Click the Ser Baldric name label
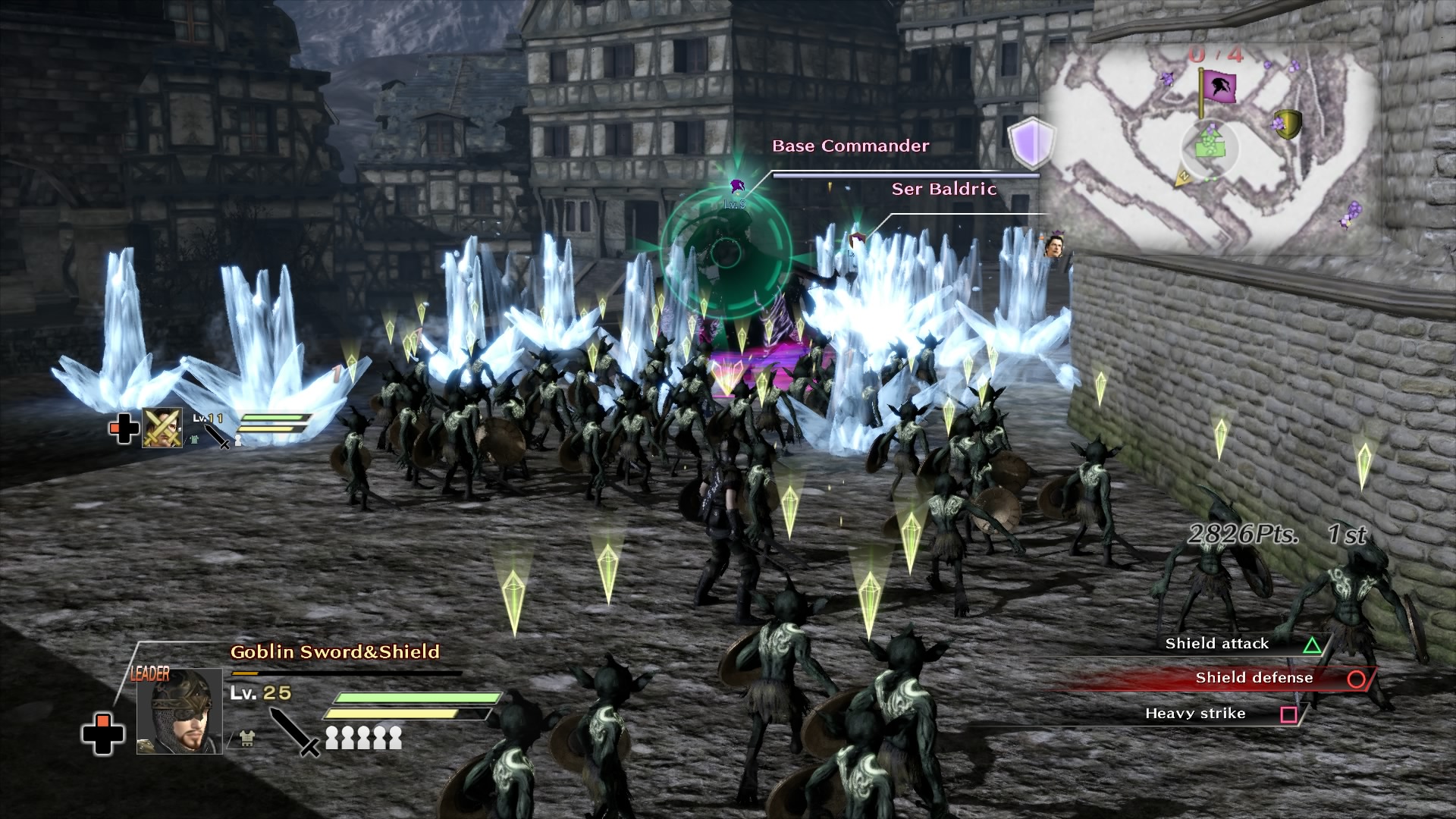Screen dimensions: 1456x819 (943, 190)
